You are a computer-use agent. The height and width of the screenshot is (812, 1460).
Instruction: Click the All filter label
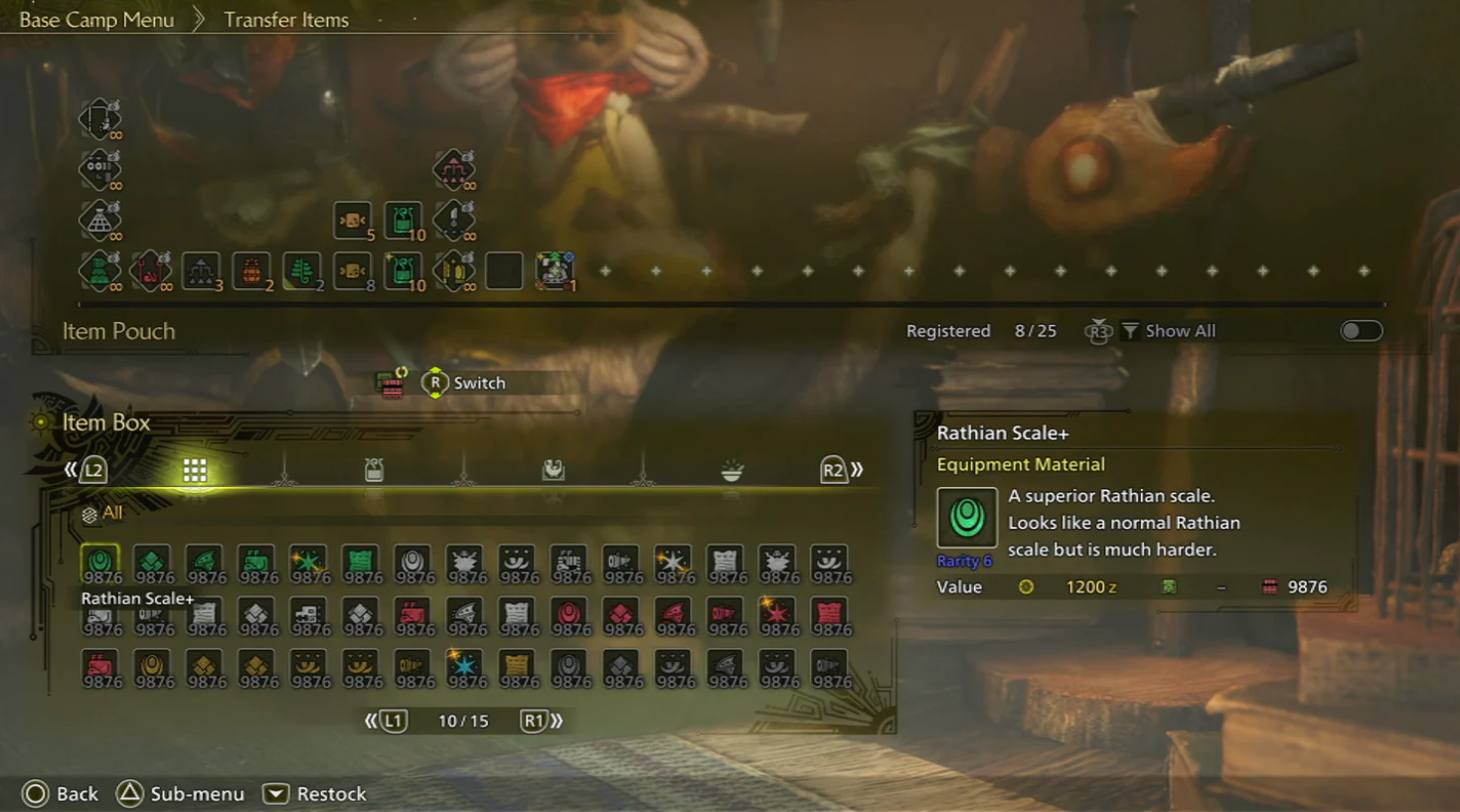pyautogui.click(x=111, y=513)
